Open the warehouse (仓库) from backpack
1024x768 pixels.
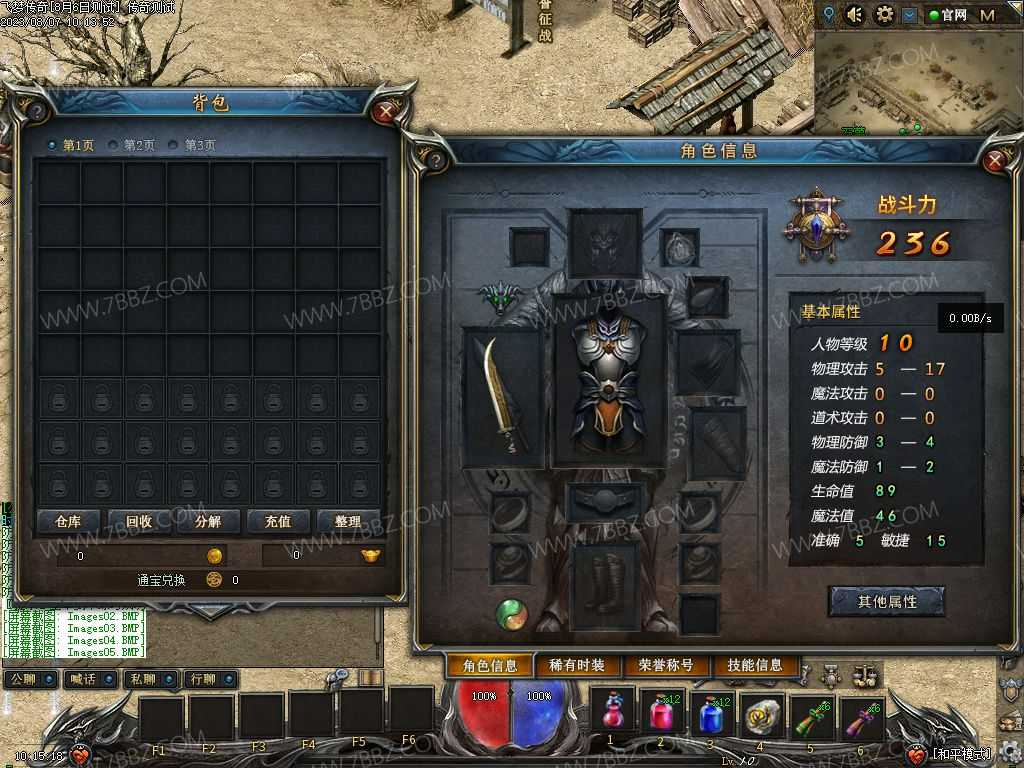pos(68,521)
